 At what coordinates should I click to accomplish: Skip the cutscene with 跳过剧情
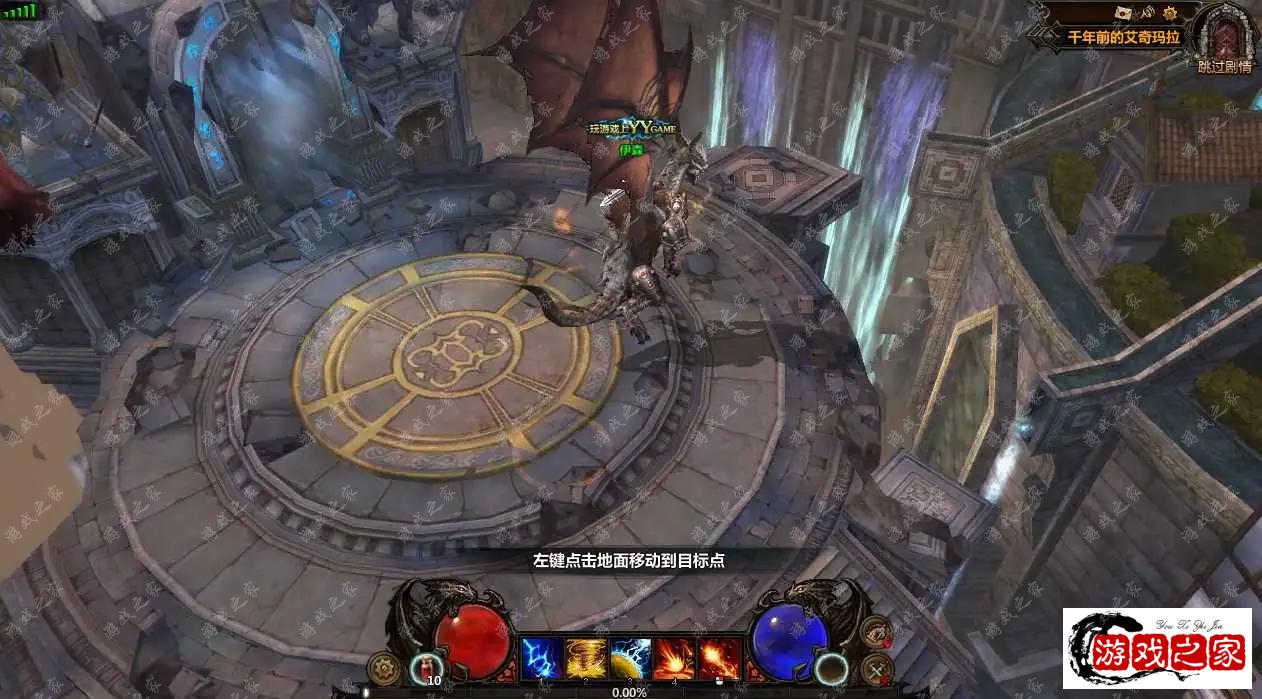click(1224, 66)
